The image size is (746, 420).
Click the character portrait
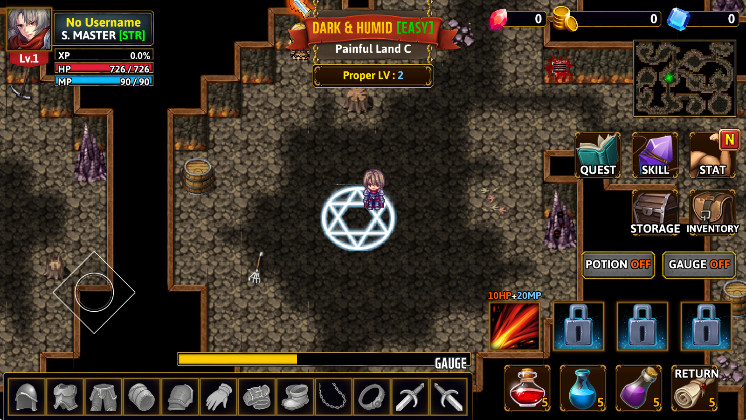click(x=29, y=30)
